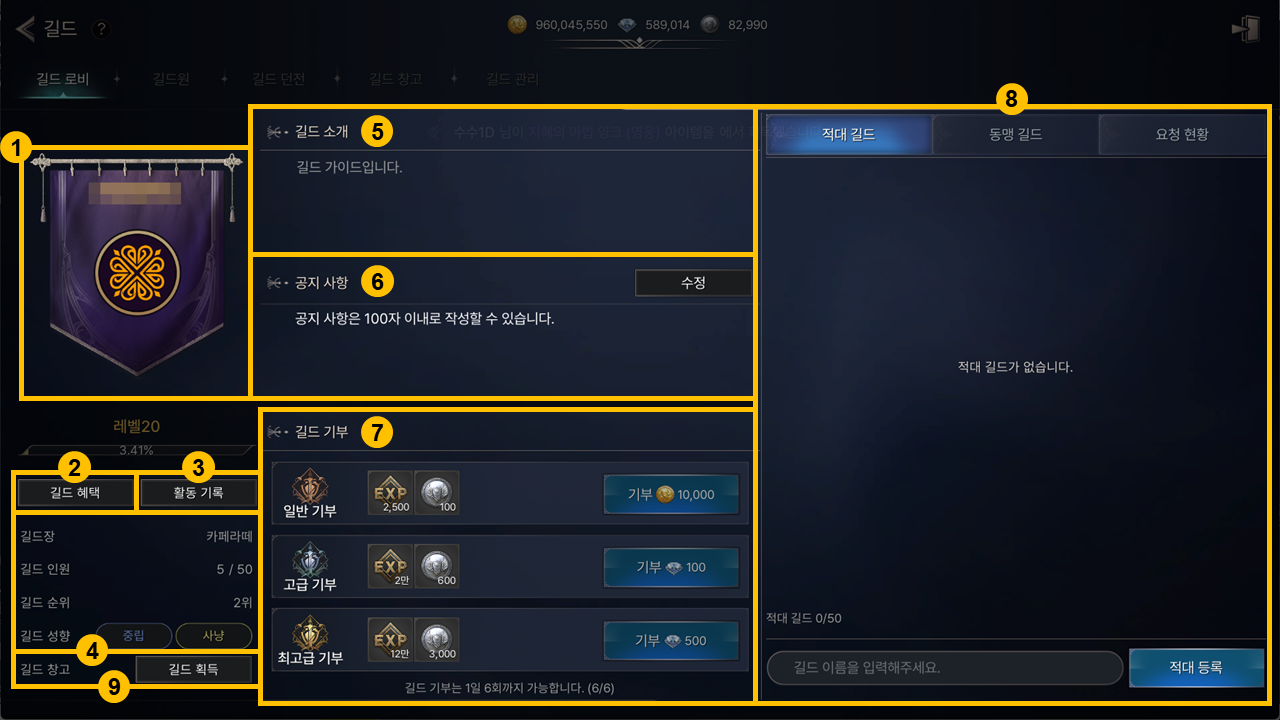Donate 500 diamonds for 최고급 기부
1280x720 pixels.
point(671,641)
